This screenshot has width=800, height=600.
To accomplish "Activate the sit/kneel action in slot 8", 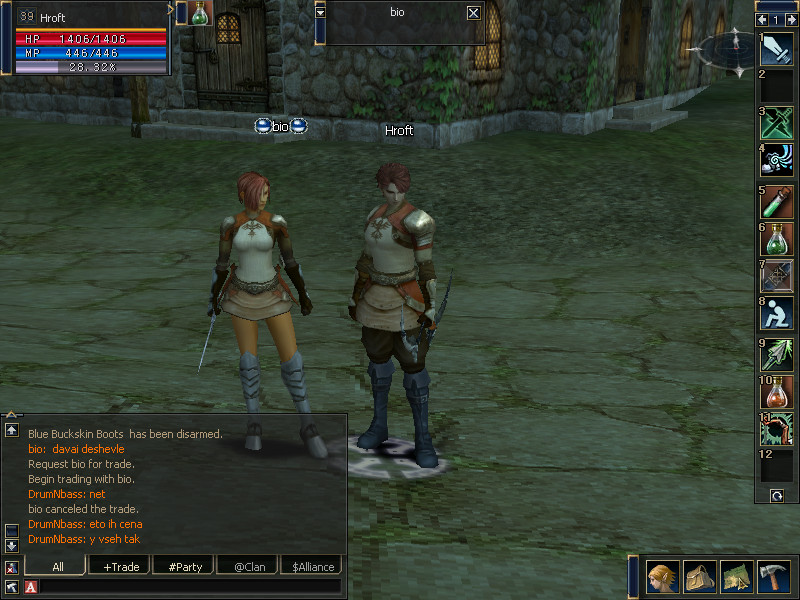I will click(x=777, y=314).
